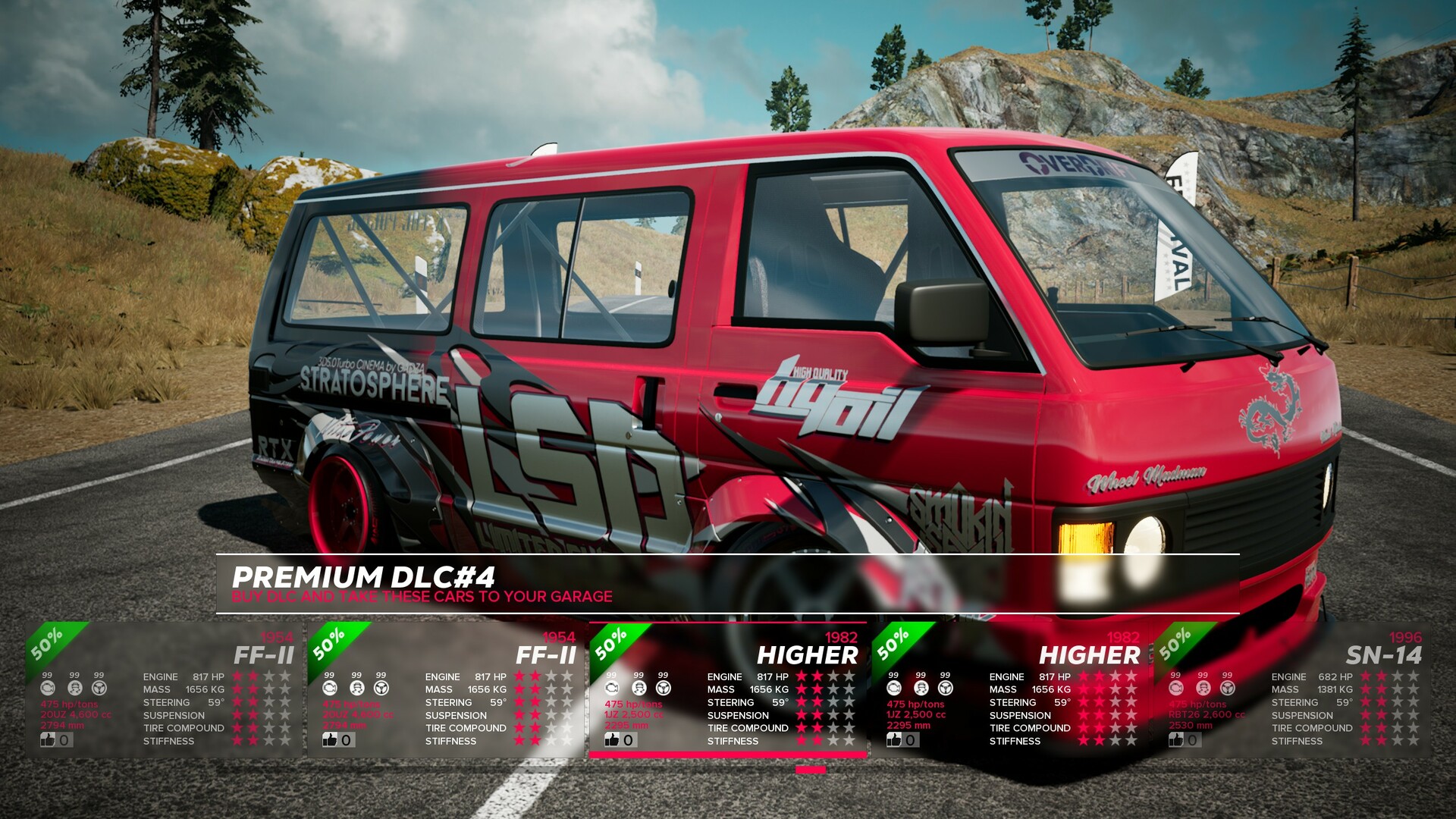Click the engine icon on the SN-14 card
This screenshot has height=819, width=1456.
[1175, 688]
